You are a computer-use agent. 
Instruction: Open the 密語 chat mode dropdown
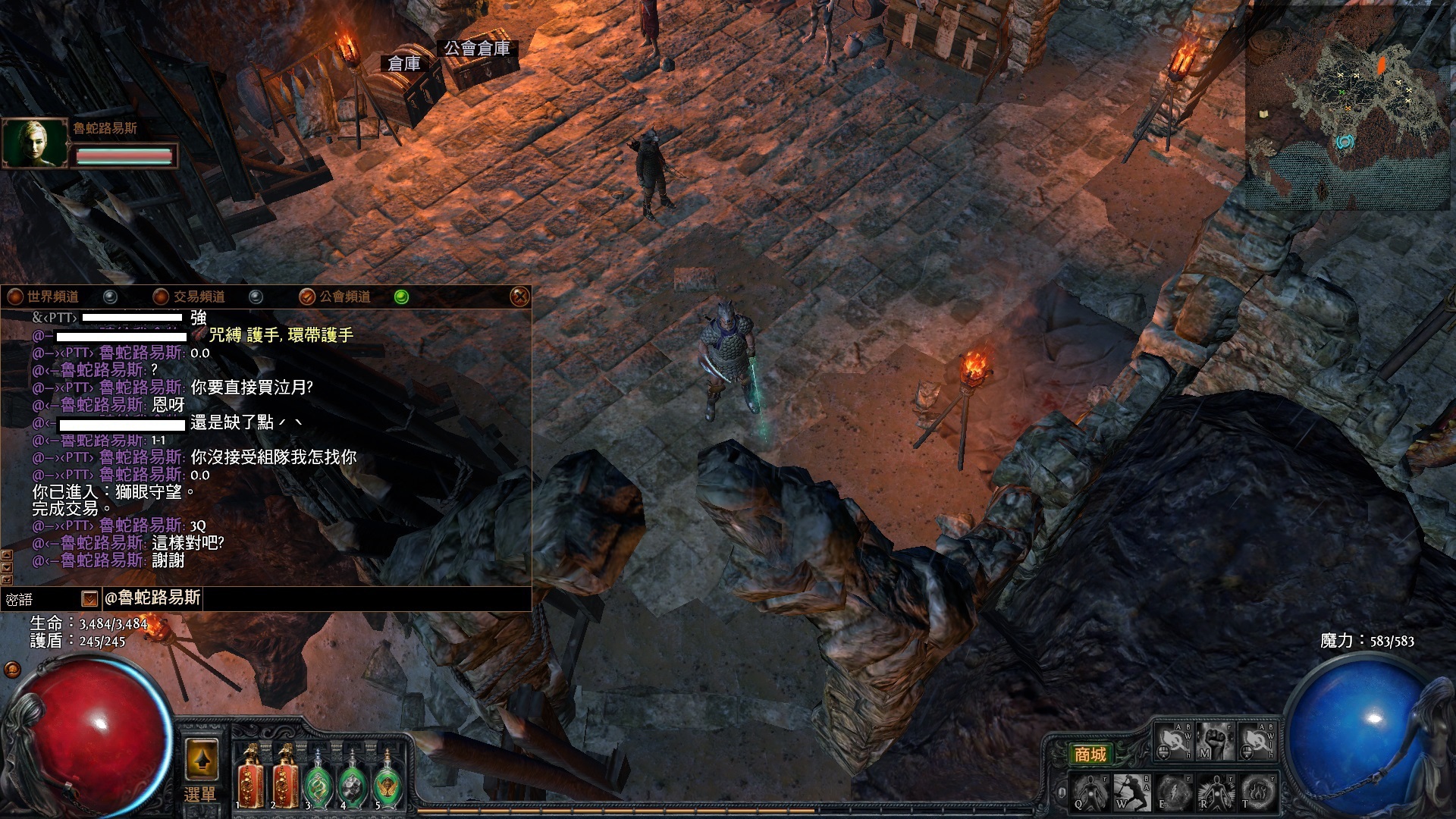coord(89,599)
